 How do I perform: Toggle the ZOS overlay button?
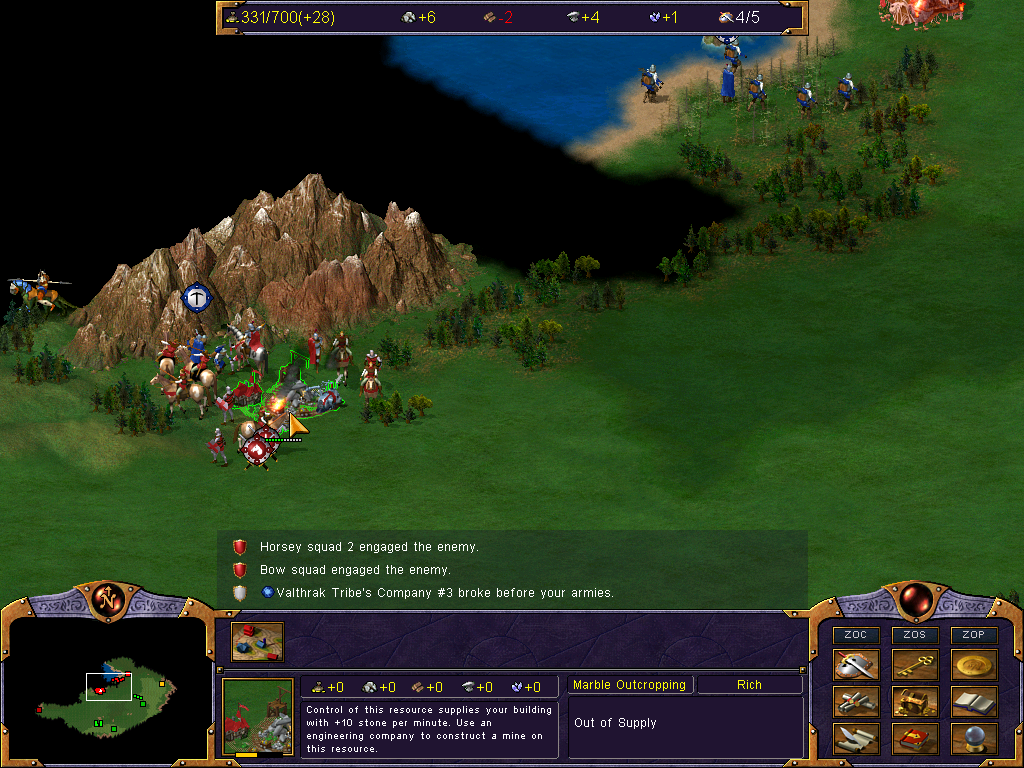click(915, 635)
